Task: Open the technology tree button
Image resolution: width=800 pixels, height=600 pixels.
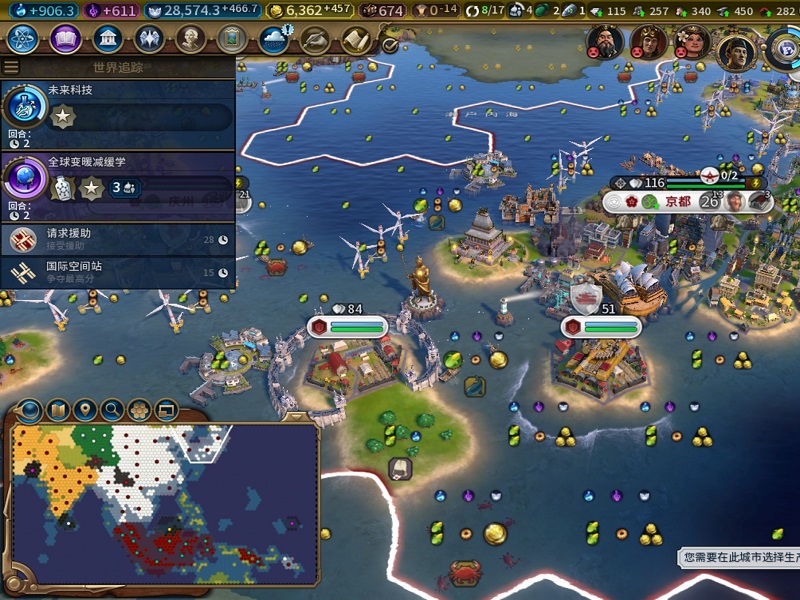Action: point(23,40)
